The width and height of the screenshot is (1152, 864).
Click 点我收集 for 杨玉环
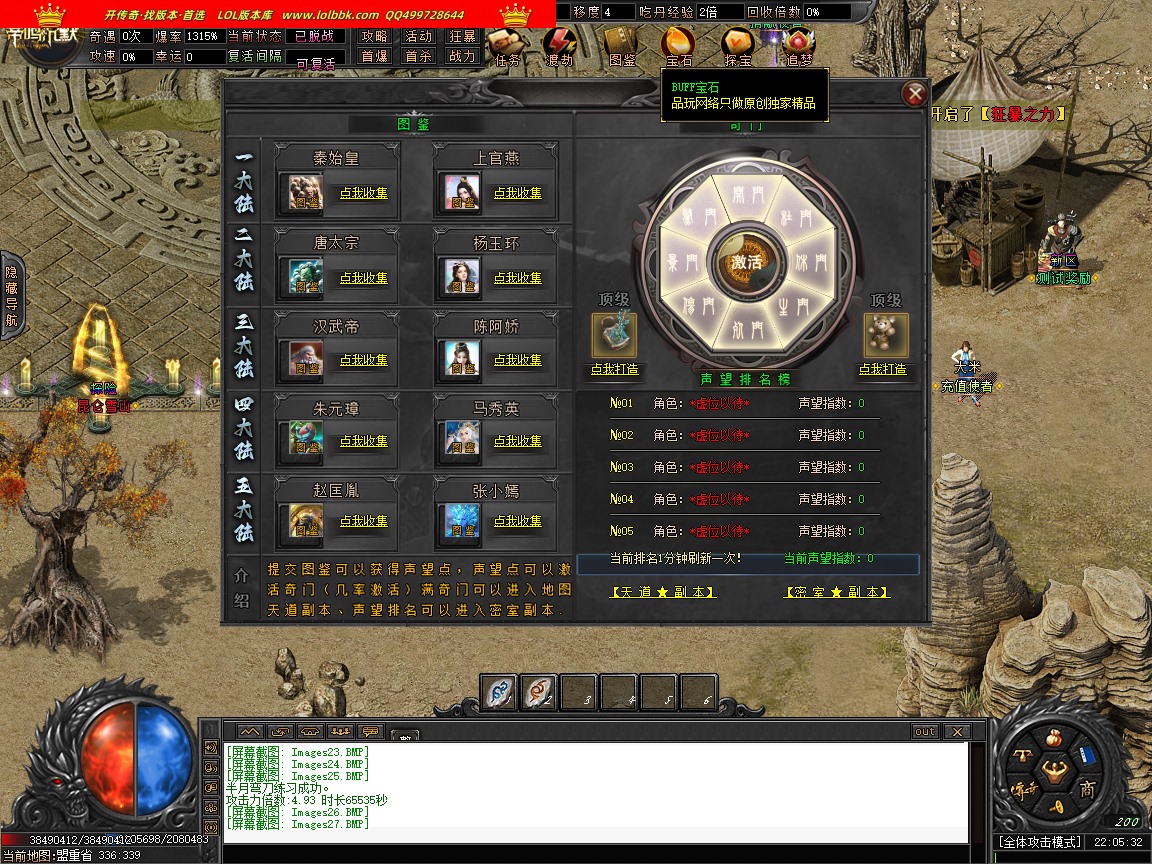pos(517,278)
